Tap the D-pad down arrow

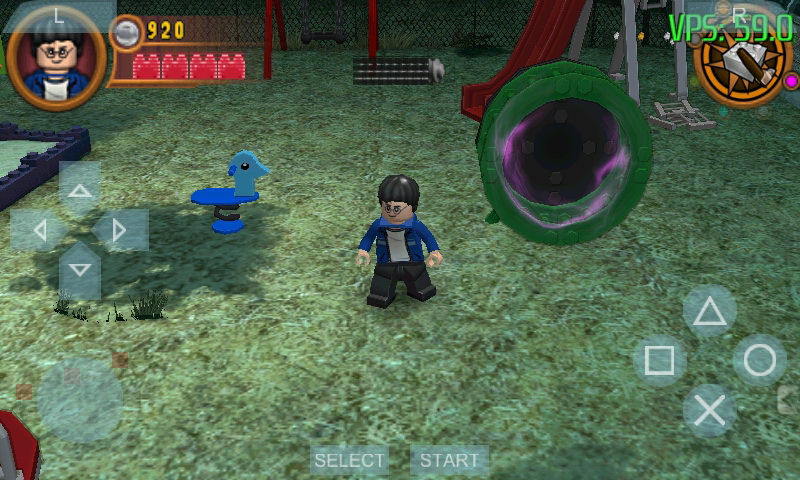(80, 270)
